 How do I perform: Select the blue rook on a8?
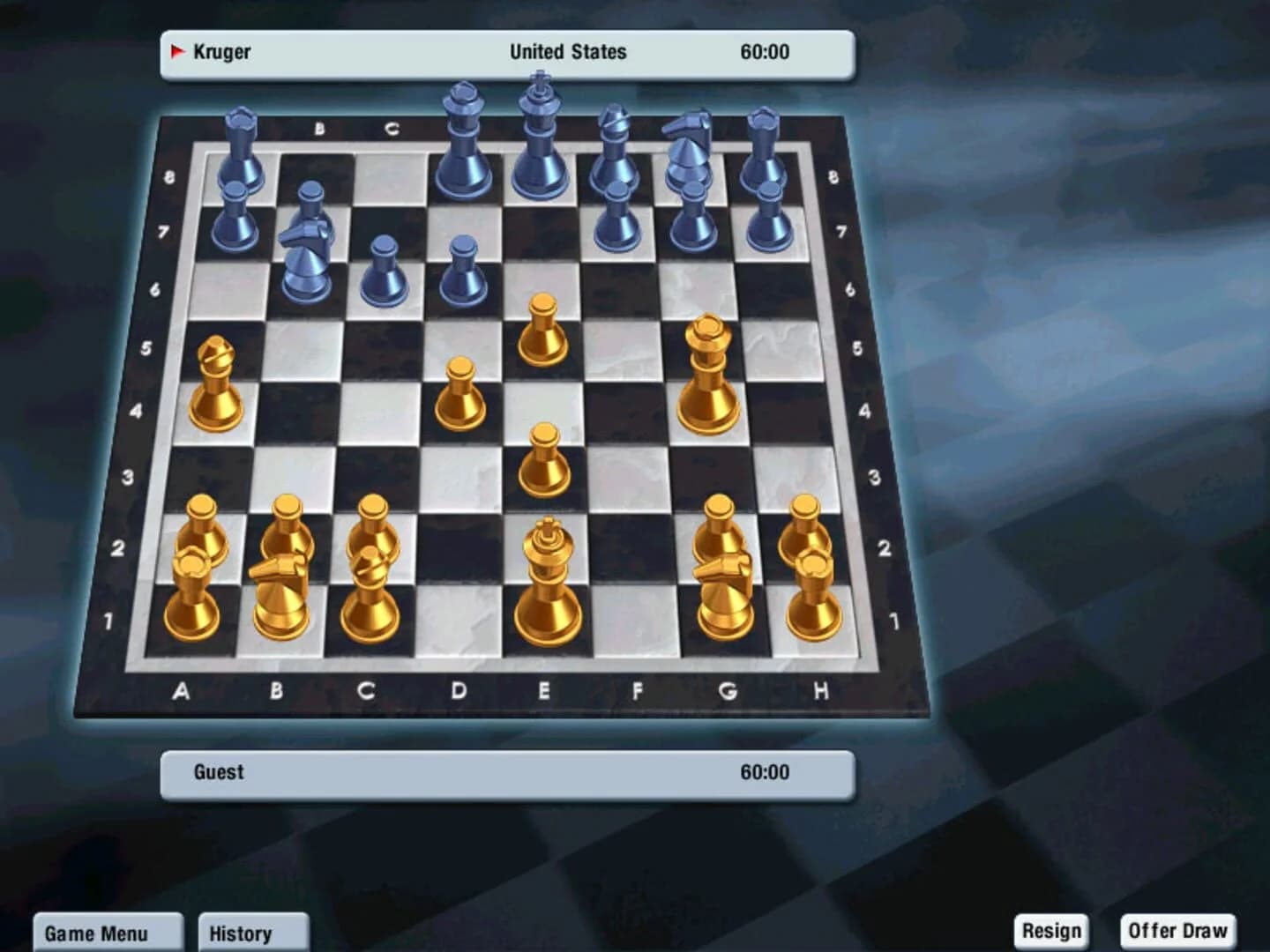[236, 159]
